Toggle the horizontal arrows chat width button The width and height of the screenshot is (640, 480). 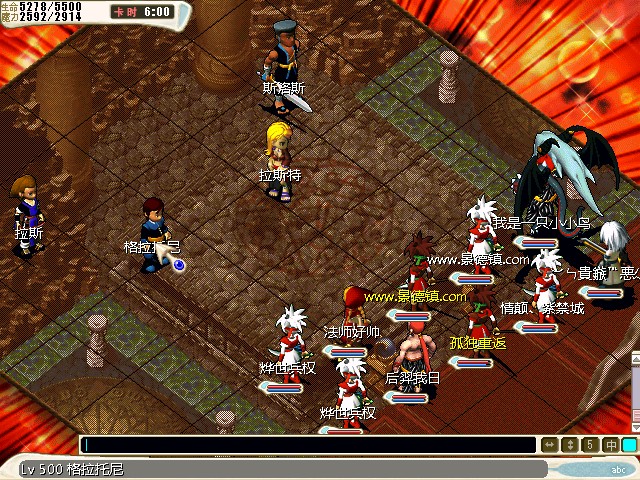point(549,445)
